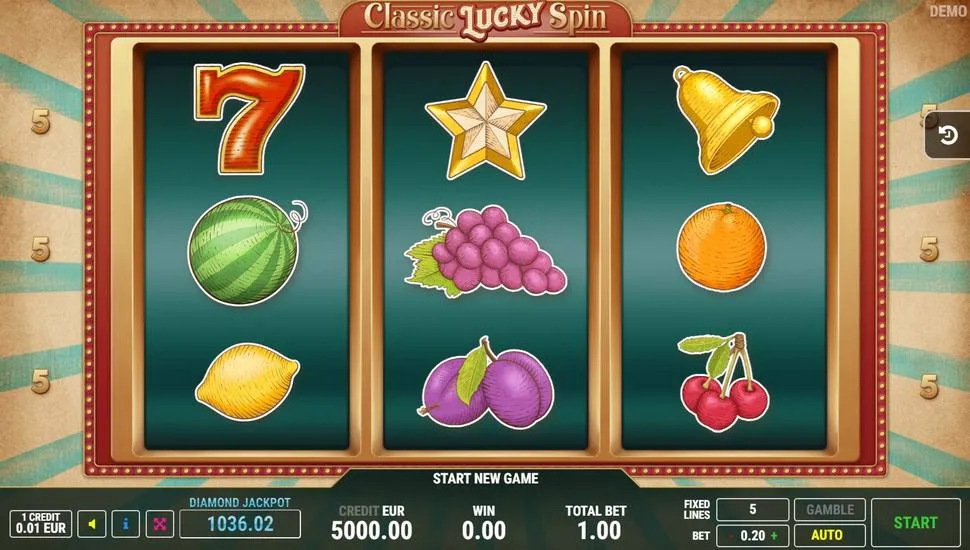970x550 pixels.
Task: Click the Diamond Jackpot display
Action: click(x=240, y=522)
